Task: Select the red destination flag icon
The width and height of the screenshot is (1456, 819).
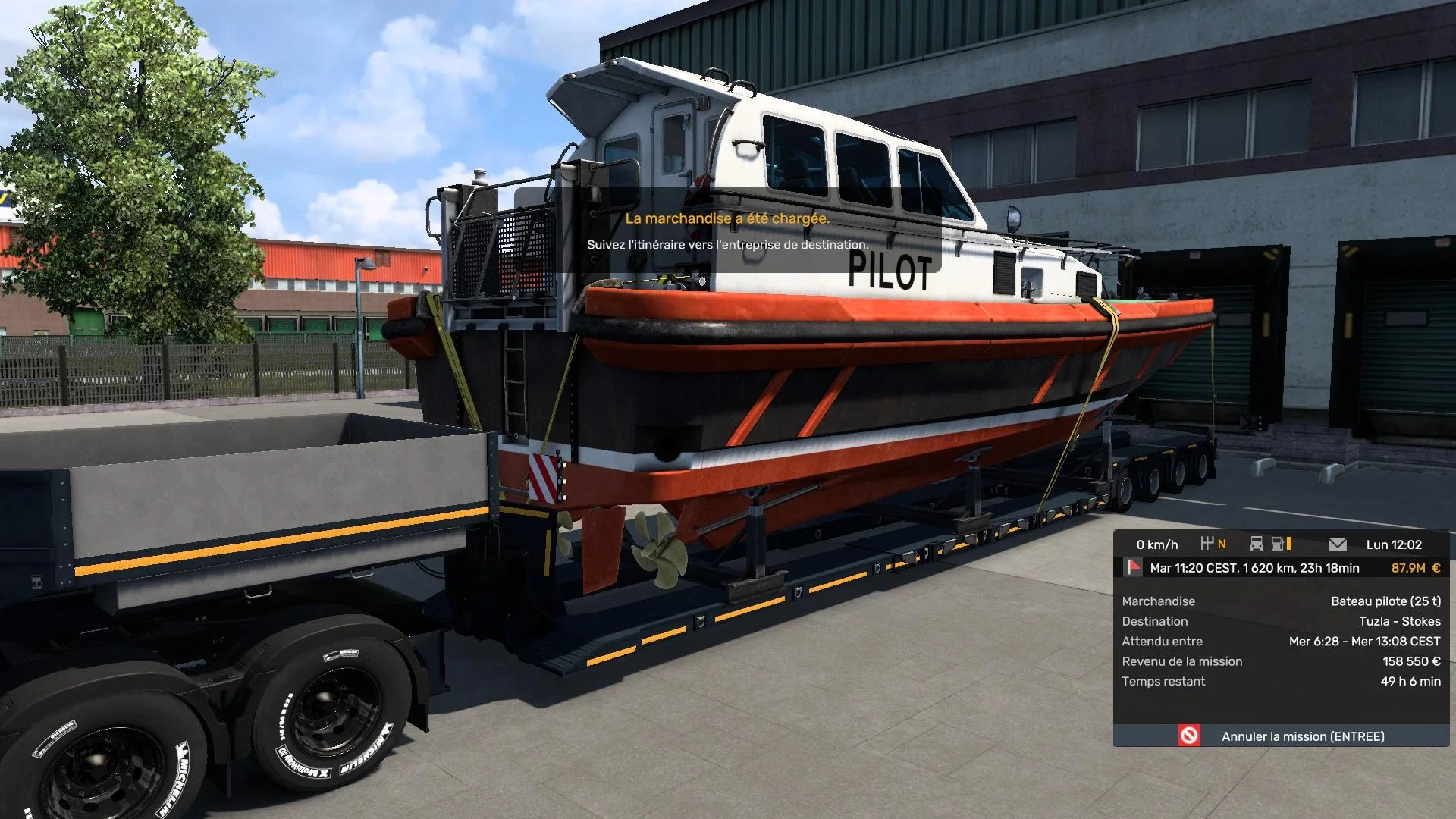Action: (1134, 567)
